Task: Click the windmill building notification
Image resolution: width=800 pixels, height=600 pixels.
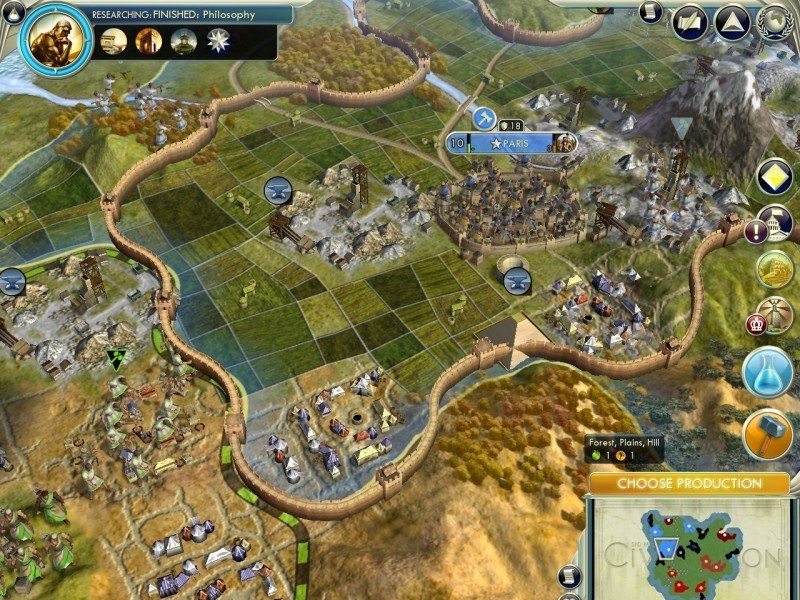Action: (x=773, y=315)
